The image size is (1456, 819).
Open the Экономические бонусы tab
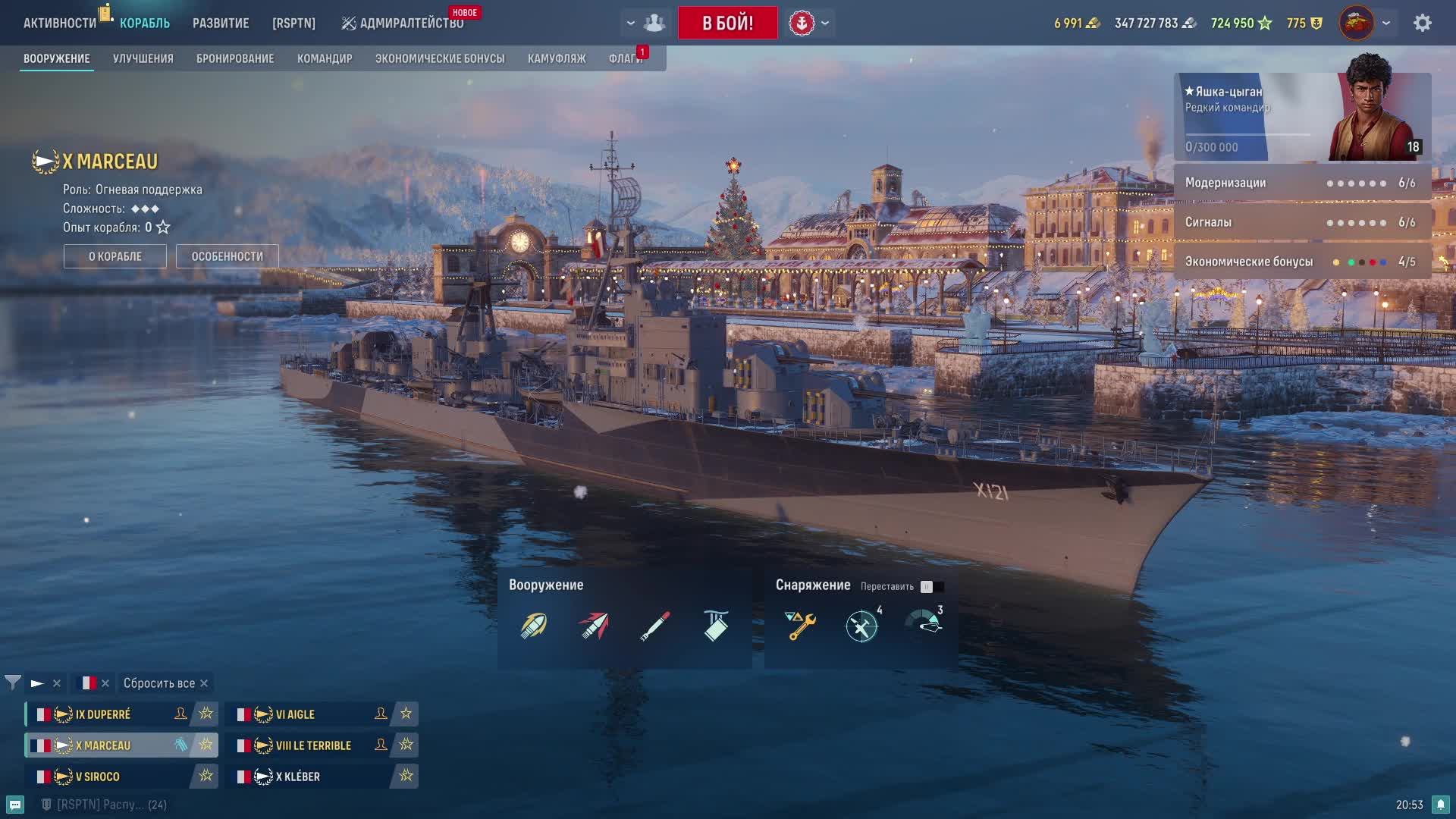(440, 58)
